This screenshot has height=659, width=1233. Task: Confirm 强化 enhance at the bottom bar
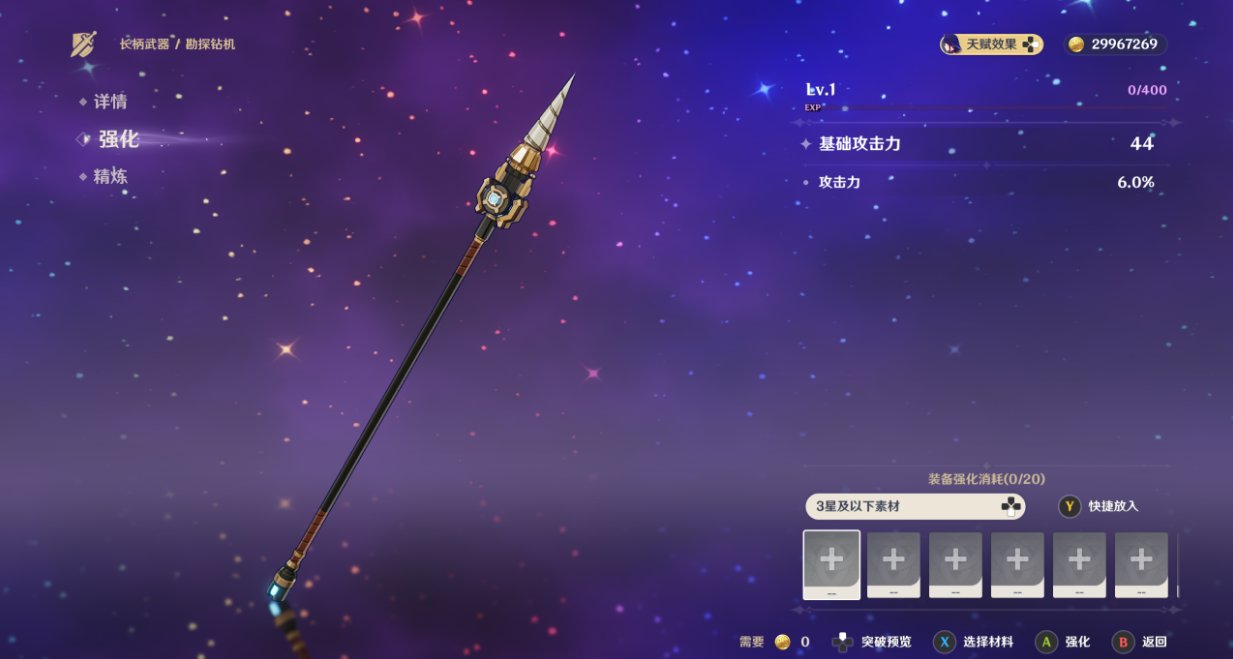point(1064,642)
